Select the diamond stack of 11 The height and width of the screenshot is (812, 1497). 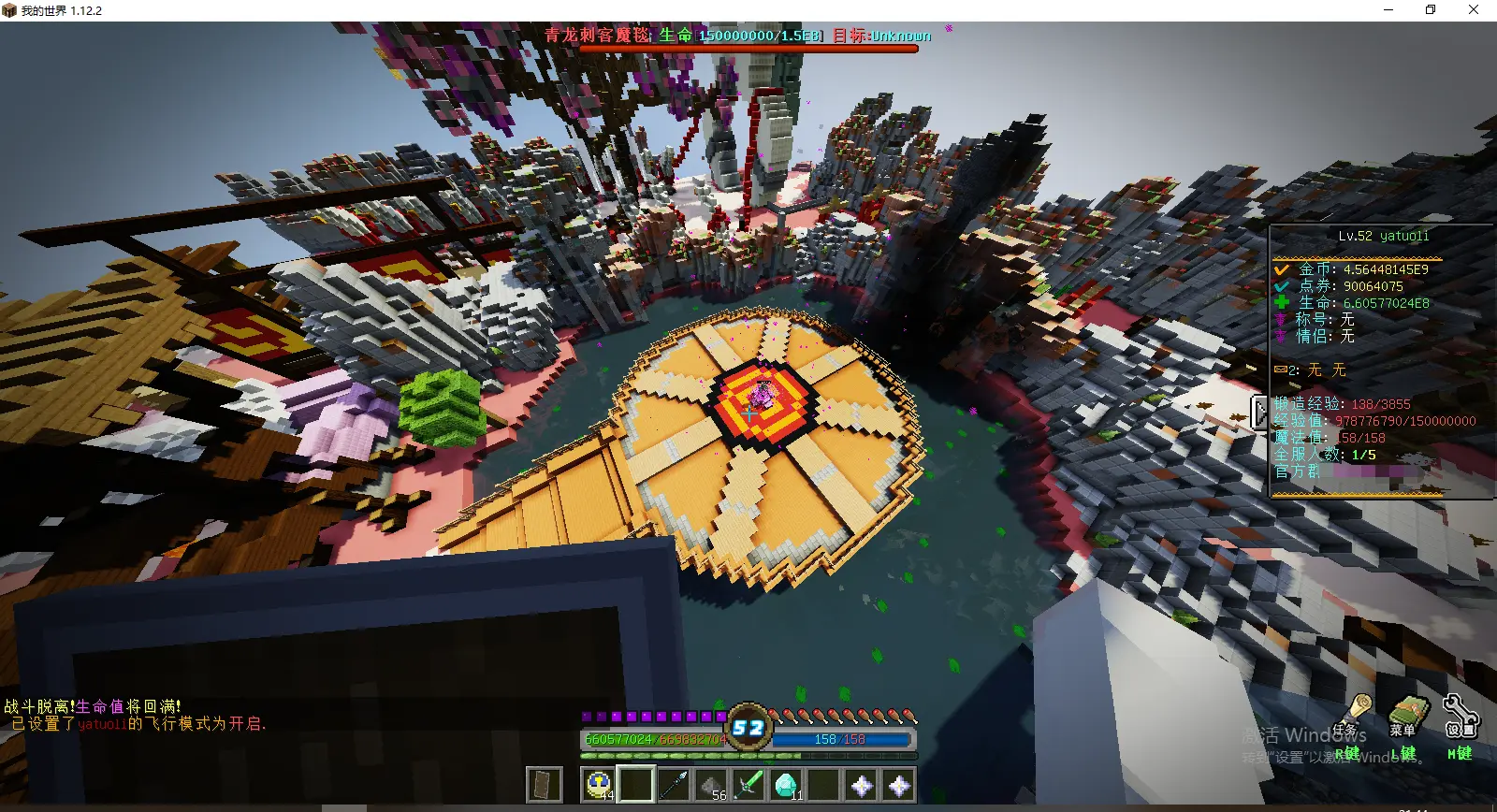[786, 785]
